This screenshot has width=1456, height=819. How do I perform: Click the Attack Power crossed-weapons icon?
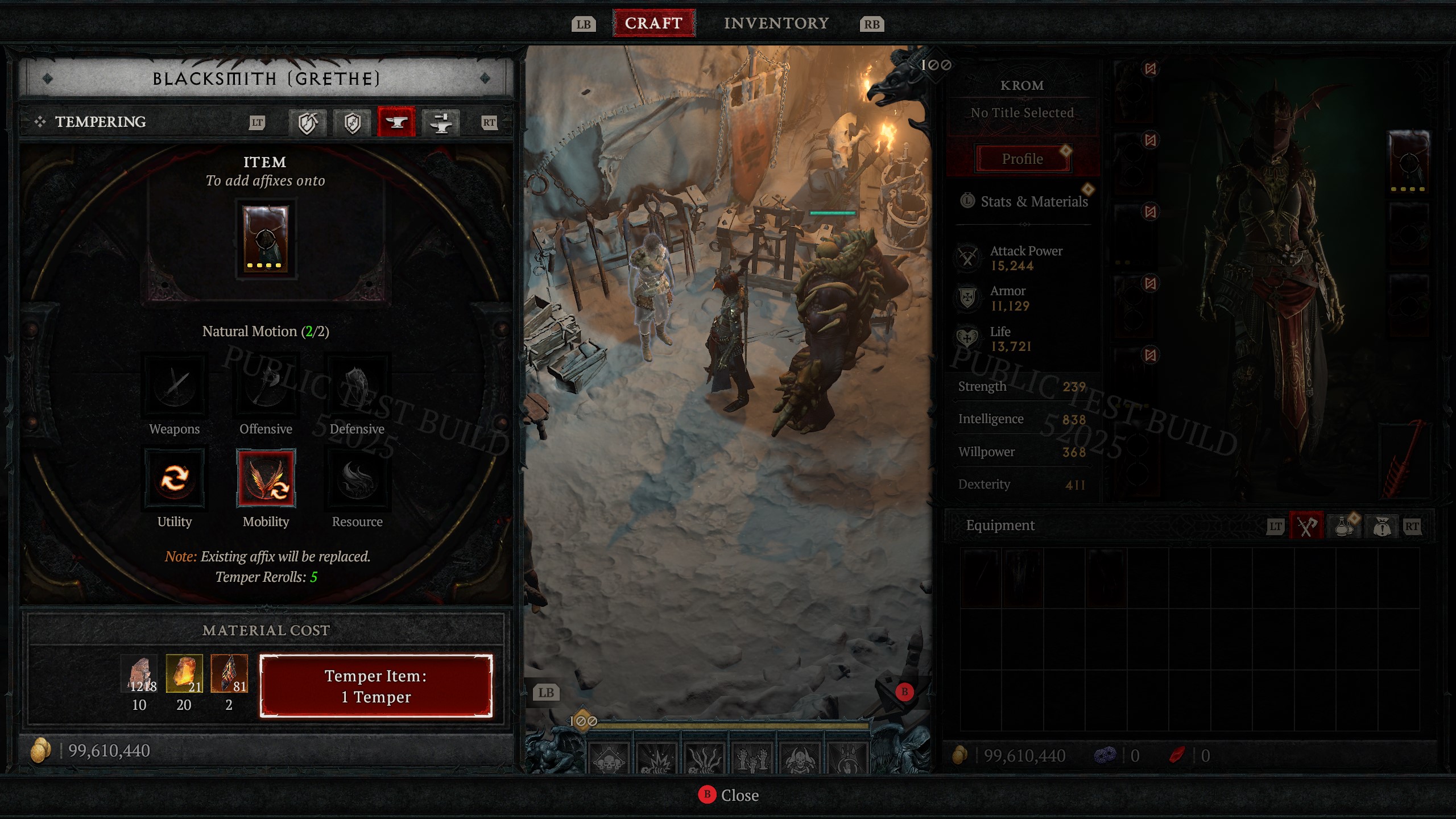click(967, 257)
